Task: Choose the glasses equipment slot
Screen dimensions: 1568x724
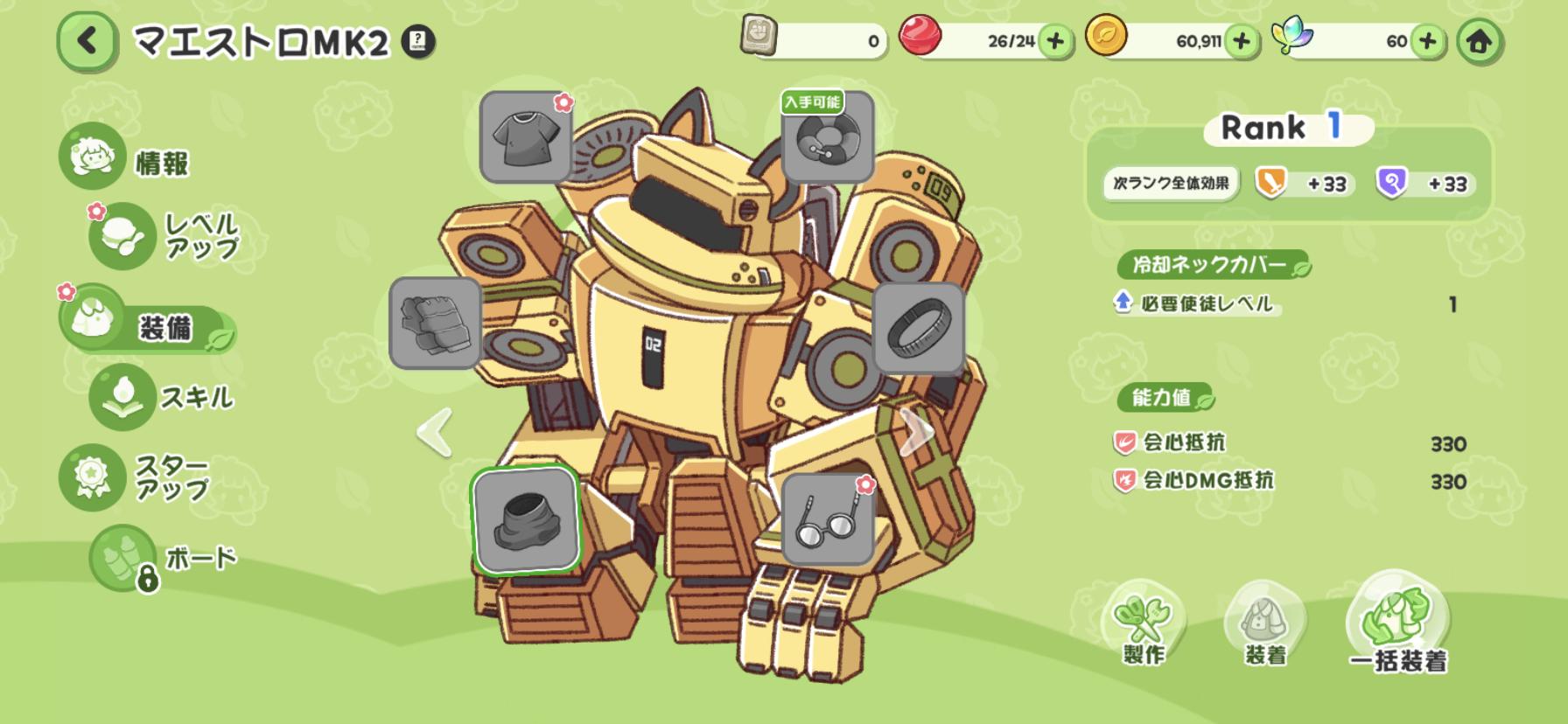Action: [827, 519]
